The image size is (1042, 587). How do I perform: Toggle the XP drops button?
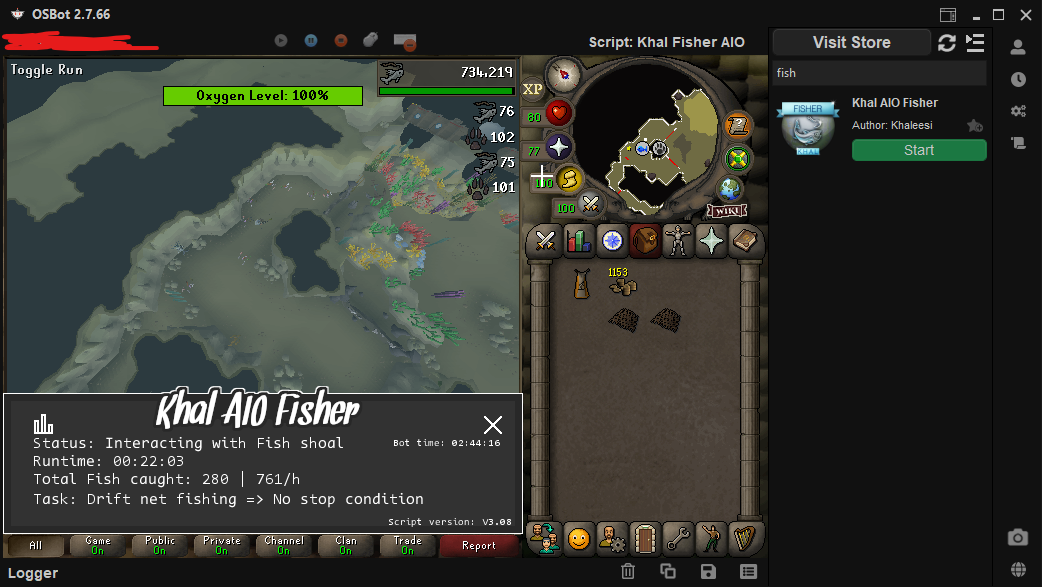(533, 89)
